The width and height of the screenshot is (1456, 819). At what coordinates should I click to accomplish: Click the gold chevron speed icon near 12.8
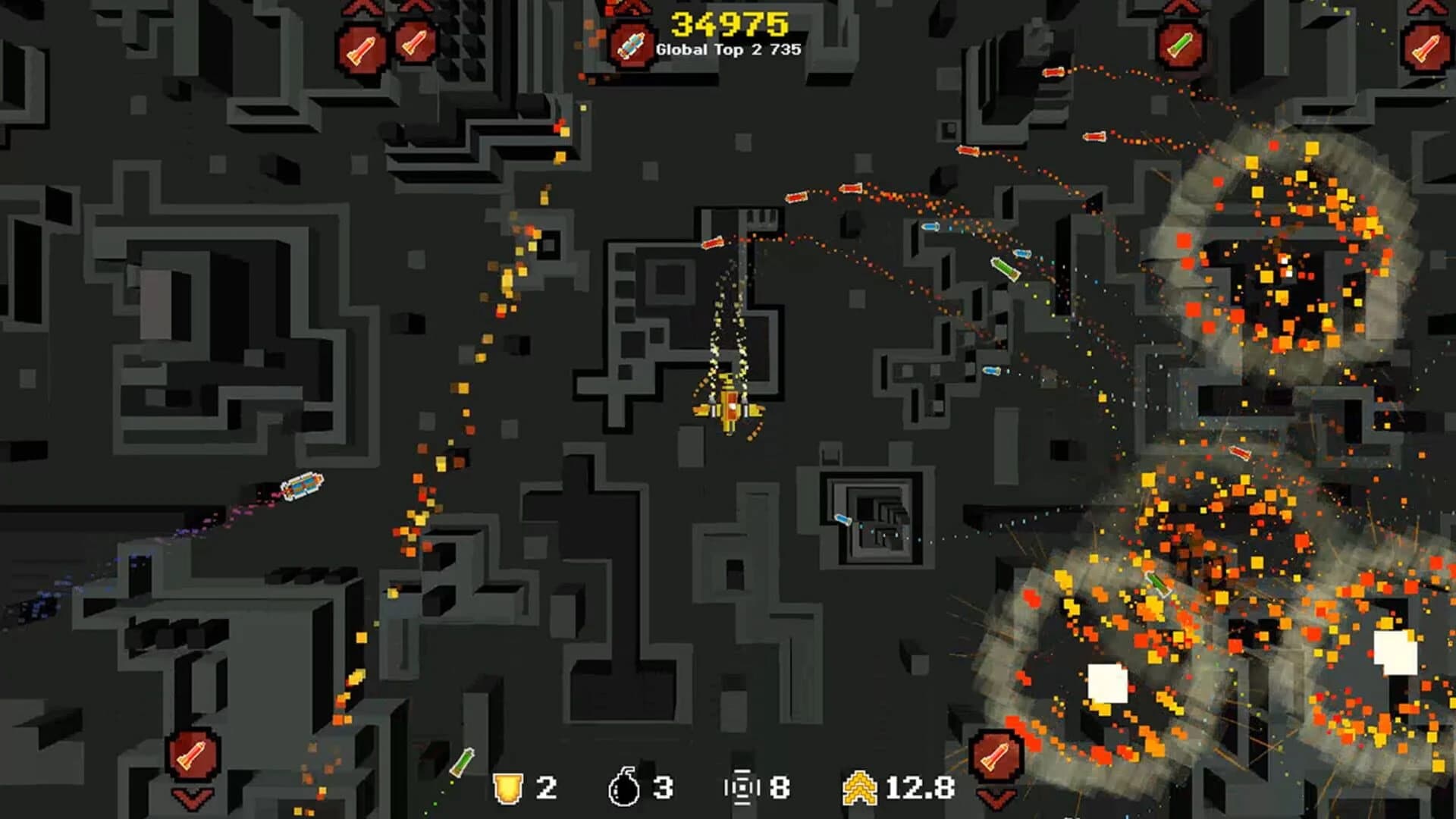861,788
